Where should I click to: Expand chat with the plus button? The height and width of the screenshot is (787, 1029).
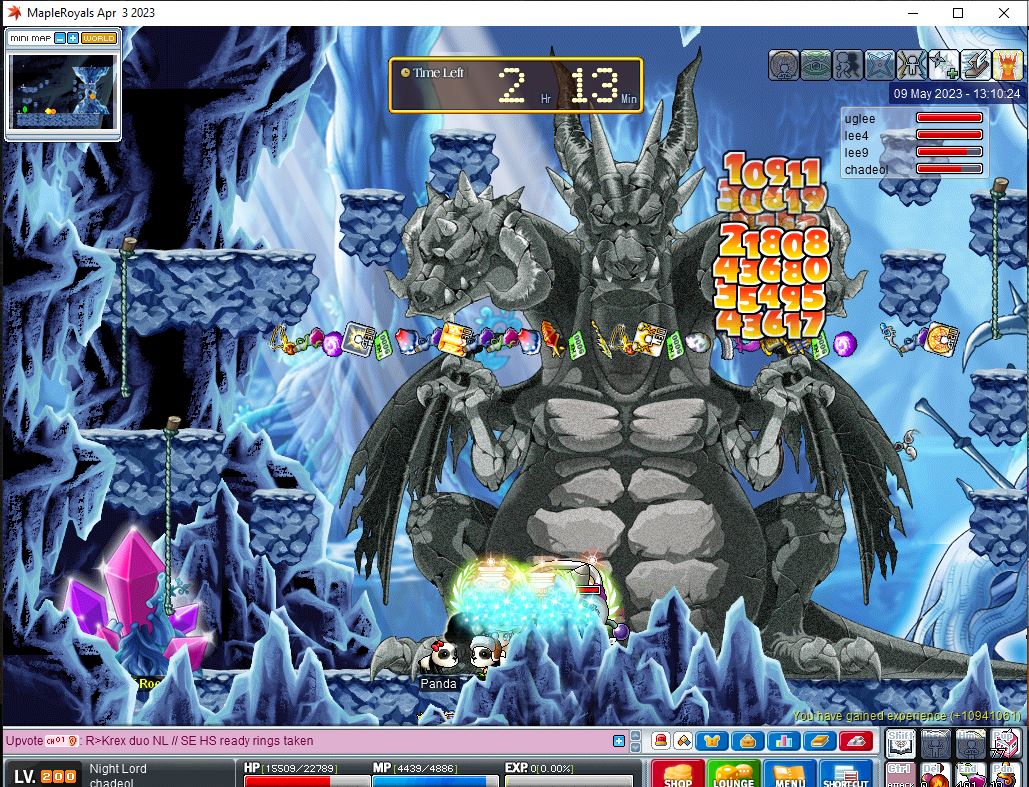click(x=619, y=741)
